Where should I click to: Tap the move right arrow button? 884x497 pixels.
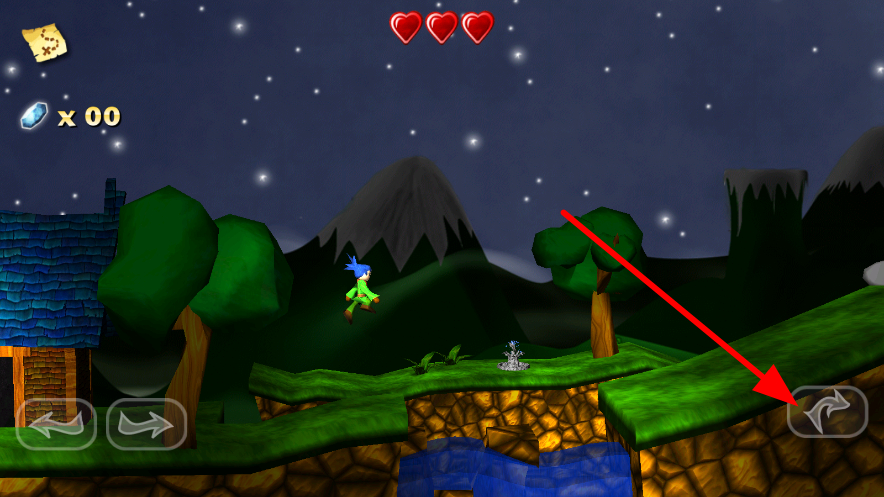tap(146, 424)
